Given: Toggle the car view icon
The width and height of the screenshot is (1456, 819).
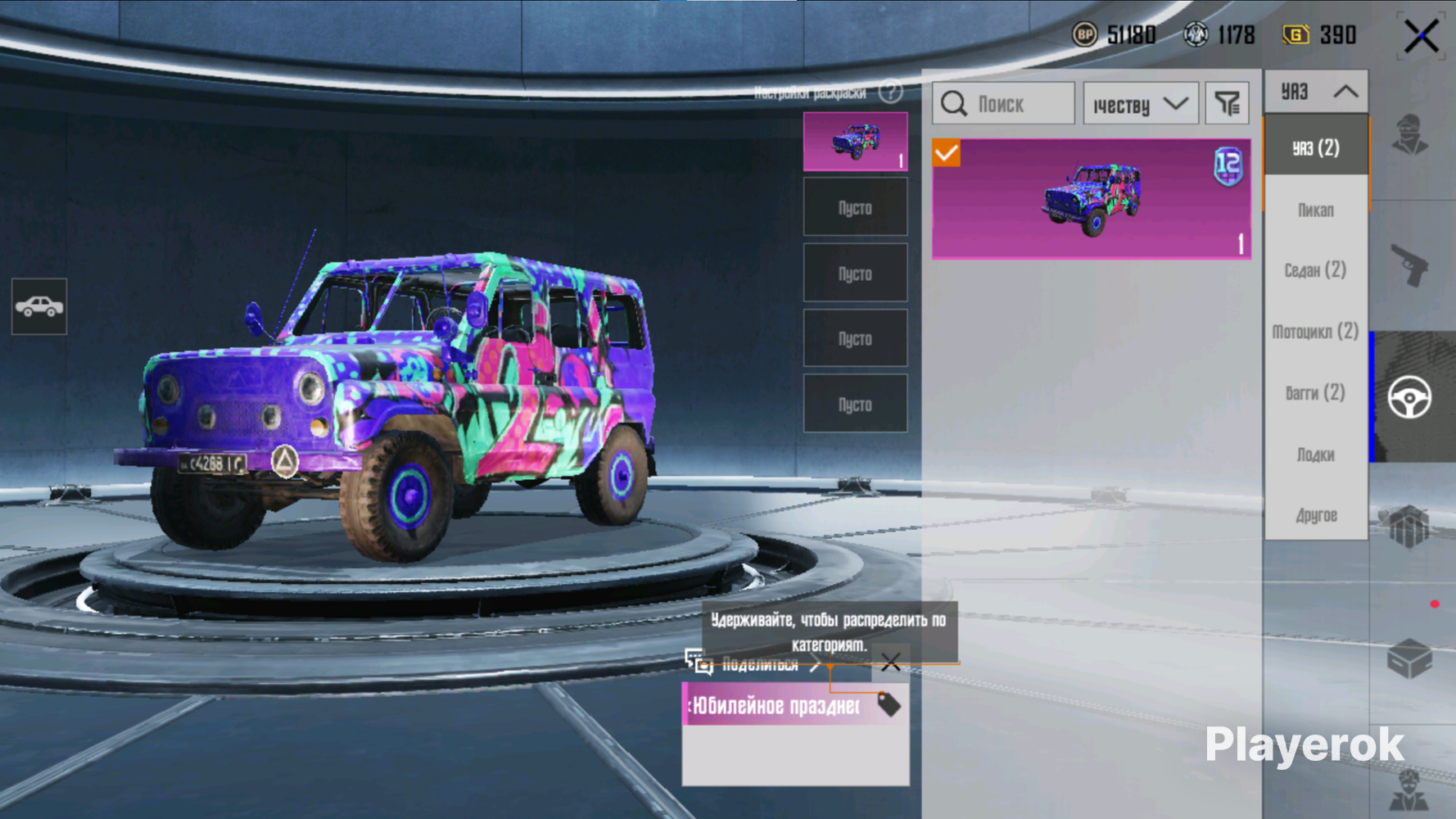Looking at the screenshot, I should tap(39, 306).
